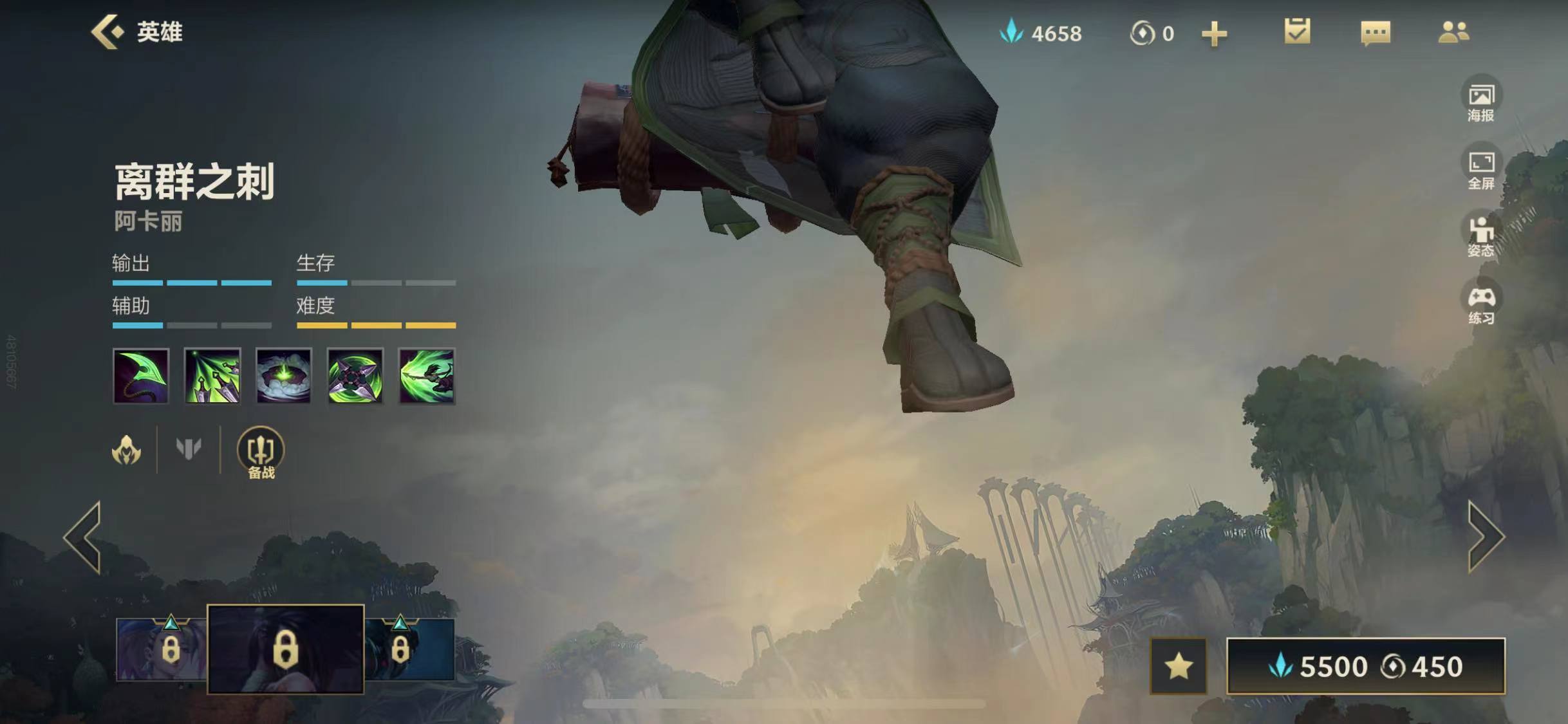Select the dashing ultimate ability icon
Screen dimensions: 1568x724
[427, 376]
